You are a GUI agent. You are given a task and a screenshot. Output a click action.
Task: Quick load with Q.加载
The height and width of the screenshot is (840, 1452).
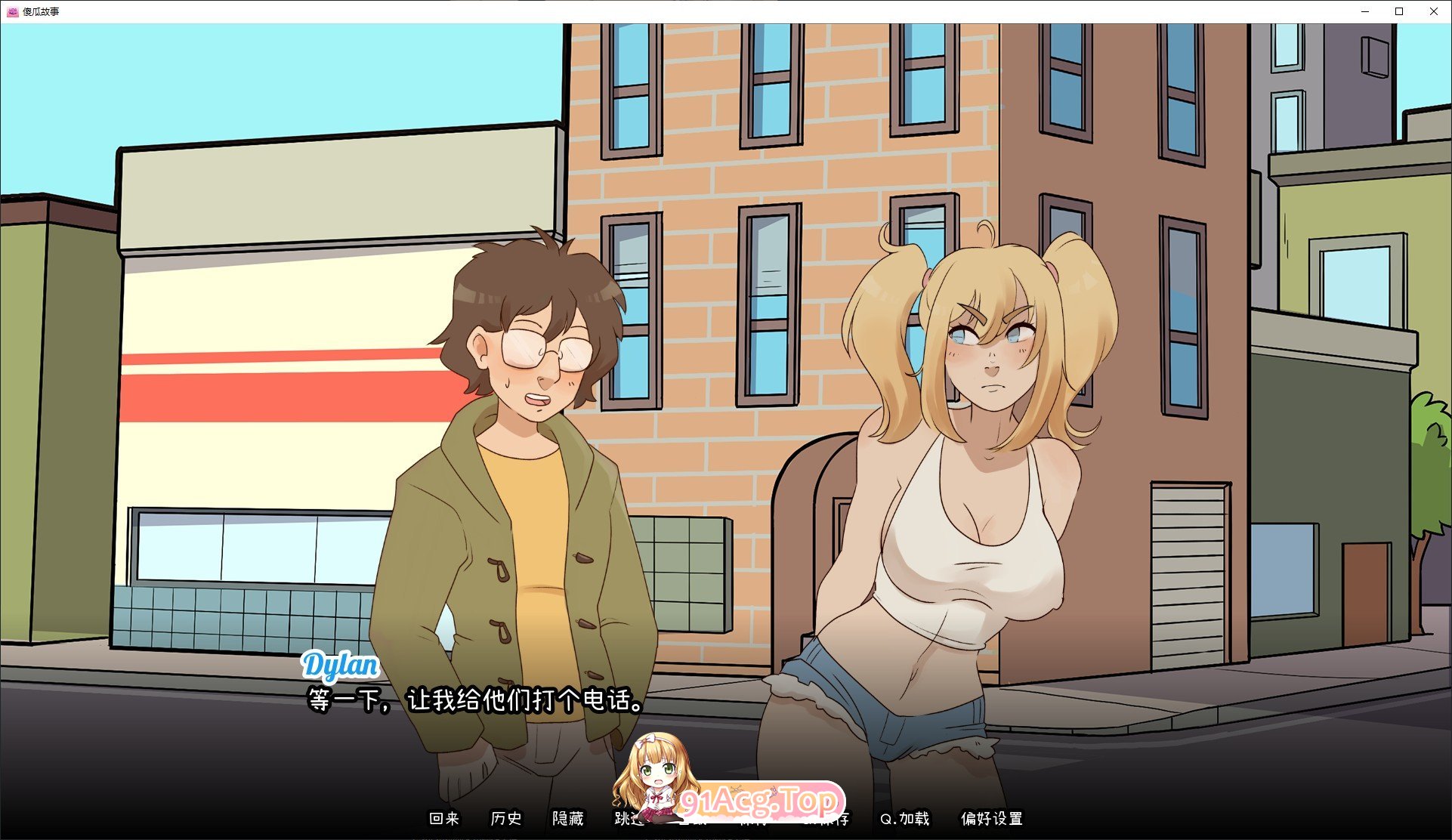(904, 819)
